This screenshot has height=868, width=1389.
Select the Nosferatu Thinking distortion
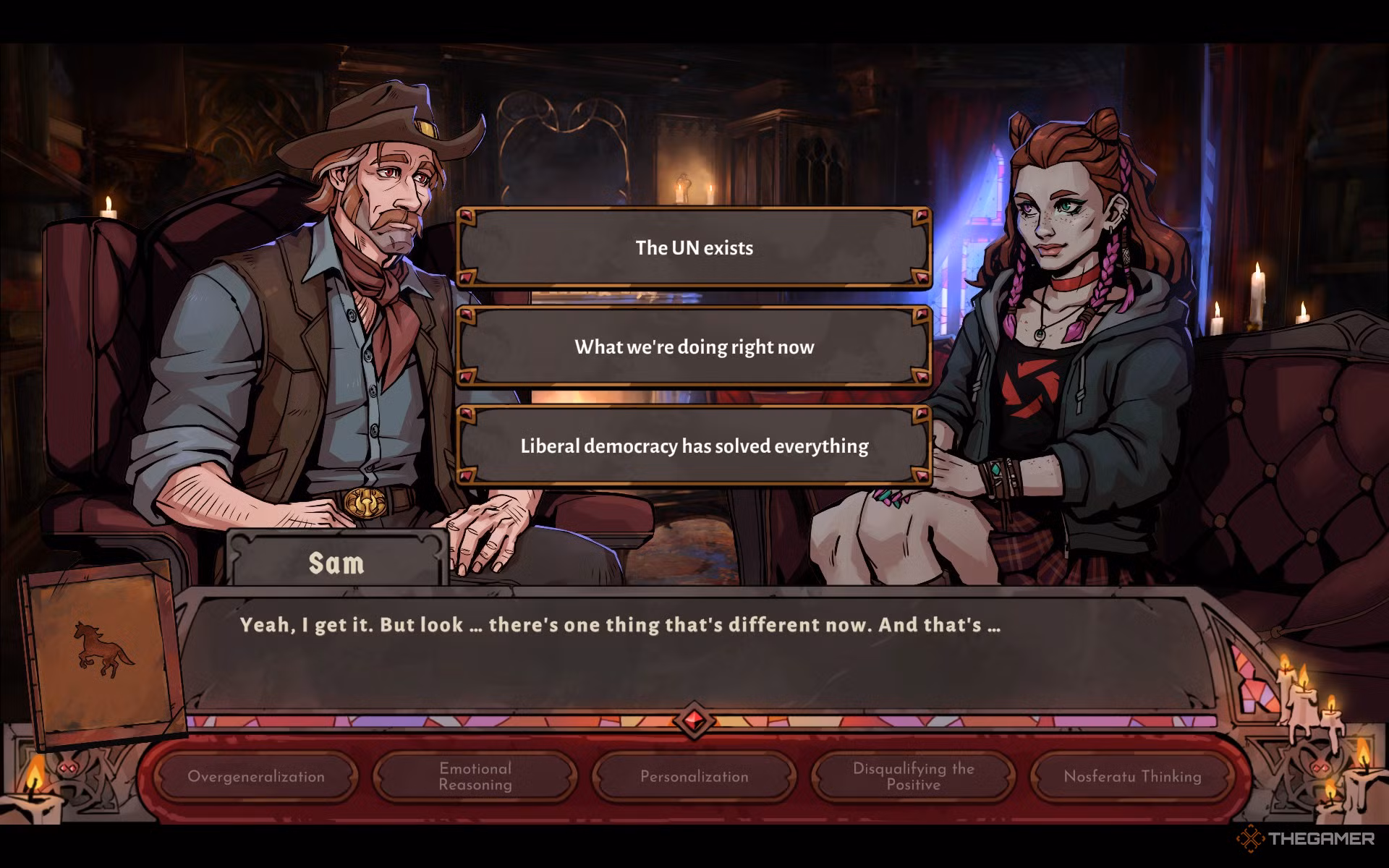click(x=1131, y=777)
